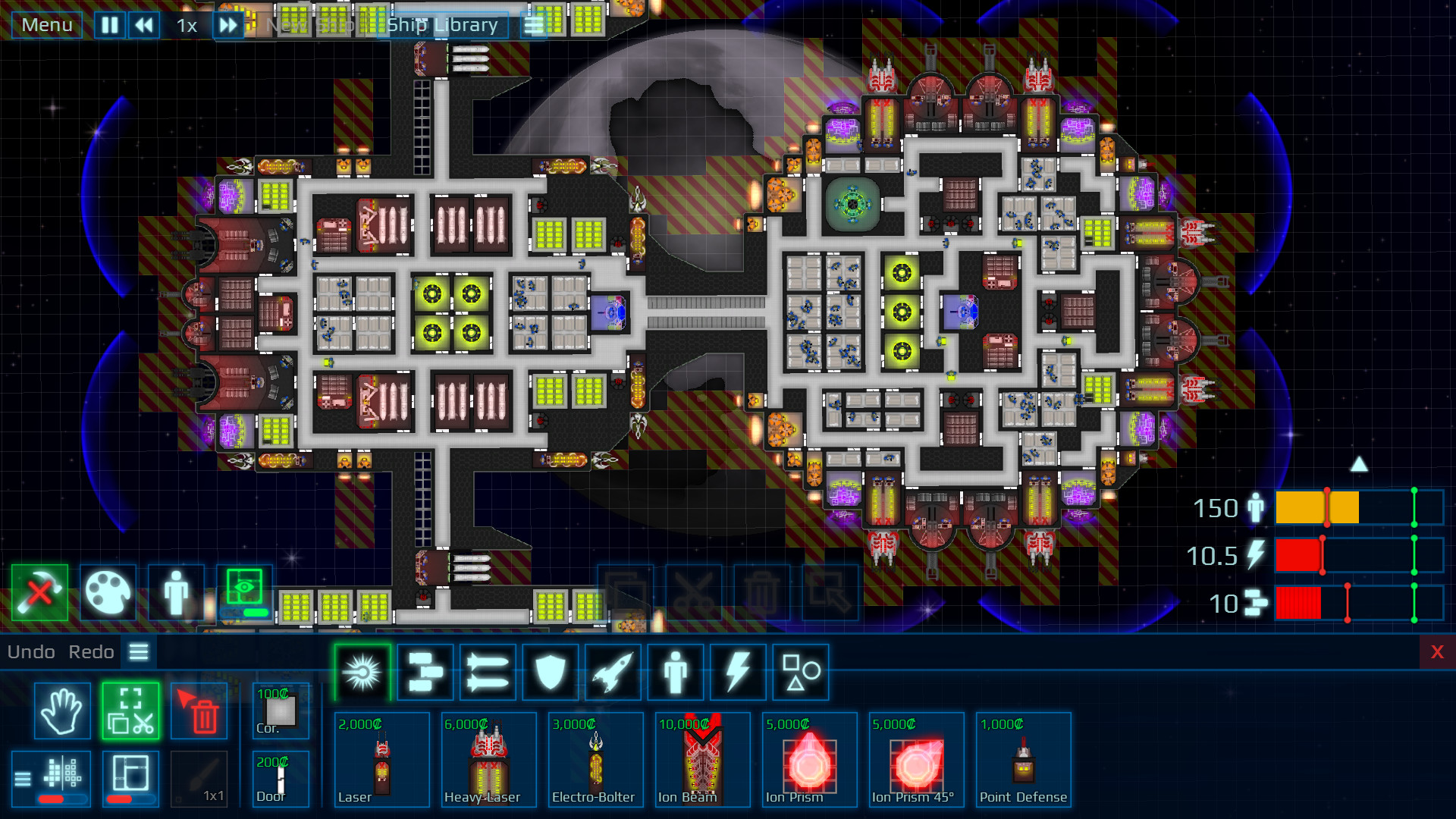Click the Undo button
1456x819 pixels.
tap(31, 651)
